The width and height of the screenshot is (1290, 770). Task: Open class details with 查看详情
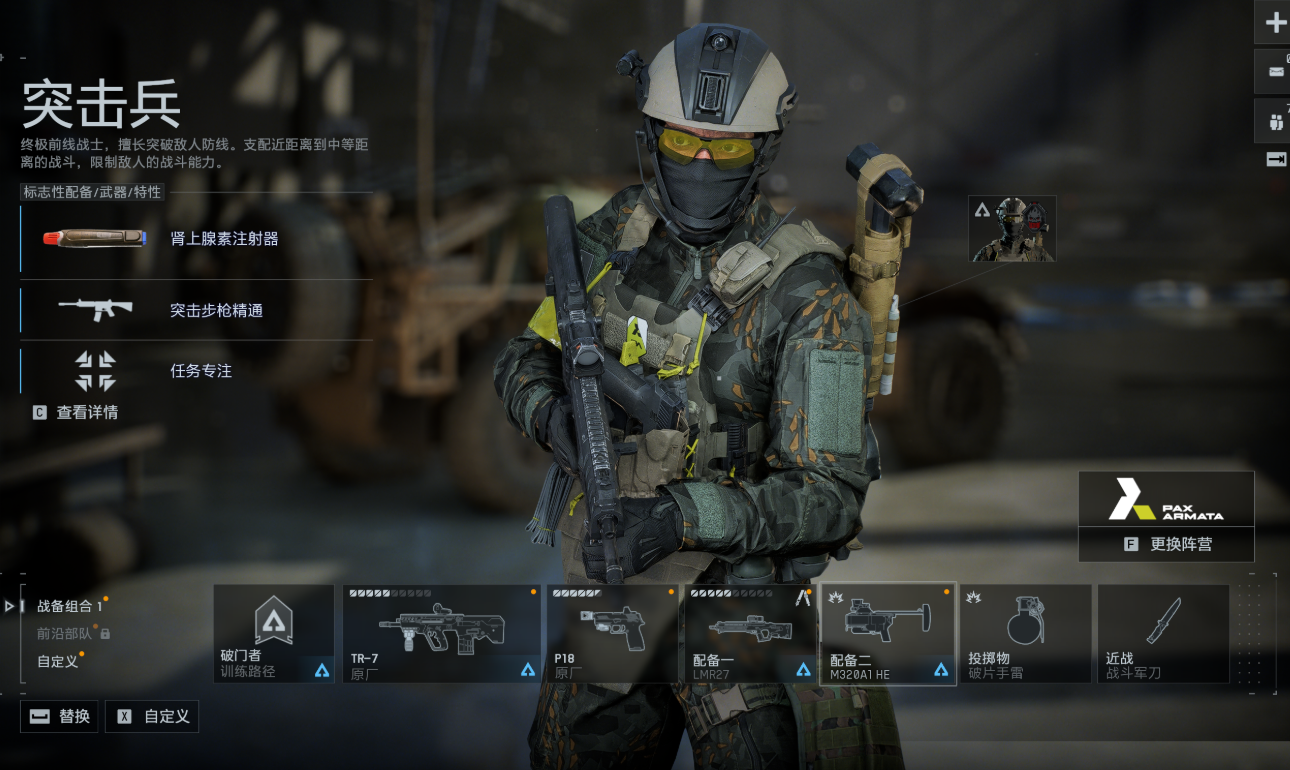[76, 412]
